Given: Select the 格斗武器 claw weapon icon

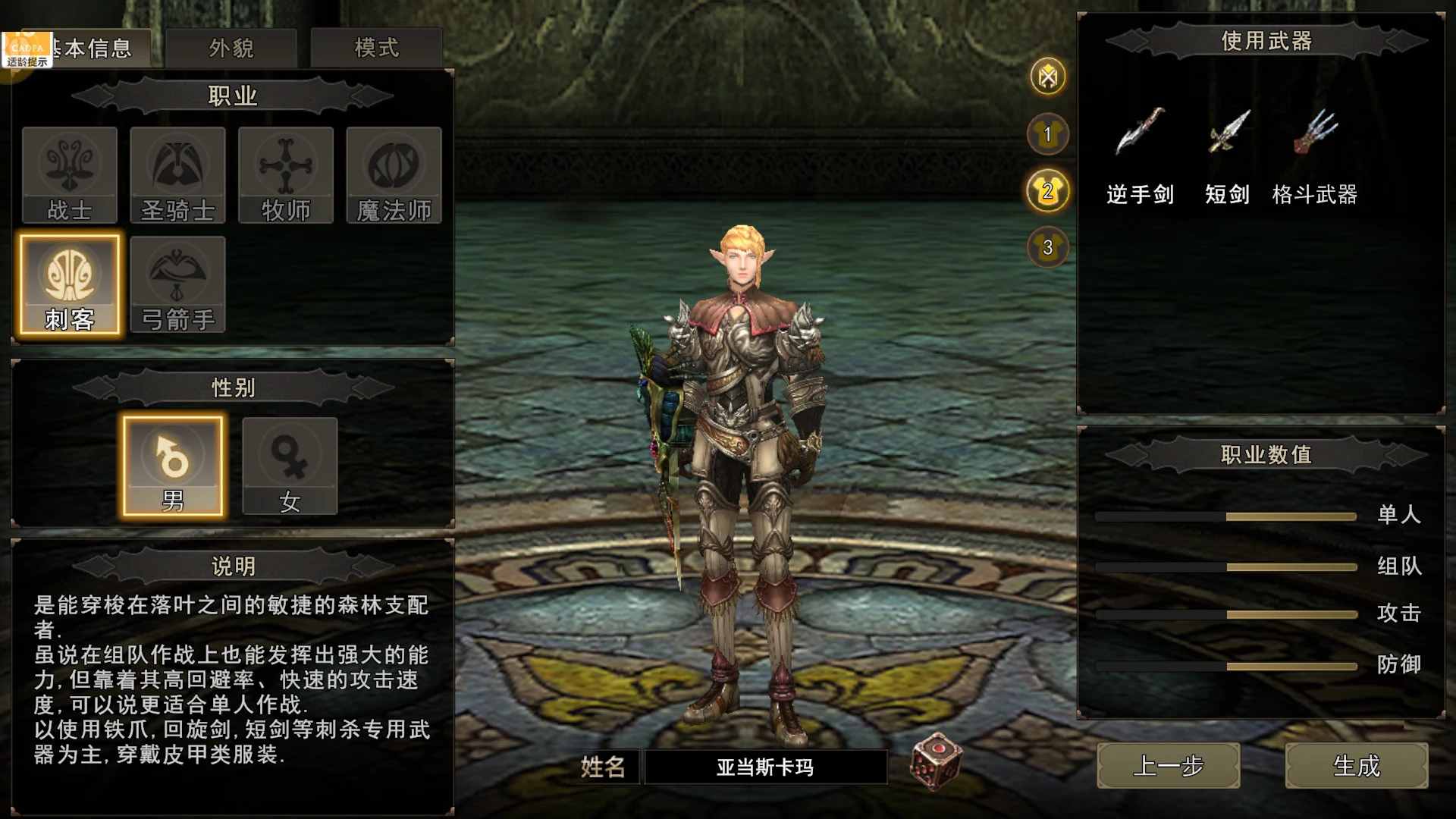Looking at the screenshot, I should (x=1316, y=131).
